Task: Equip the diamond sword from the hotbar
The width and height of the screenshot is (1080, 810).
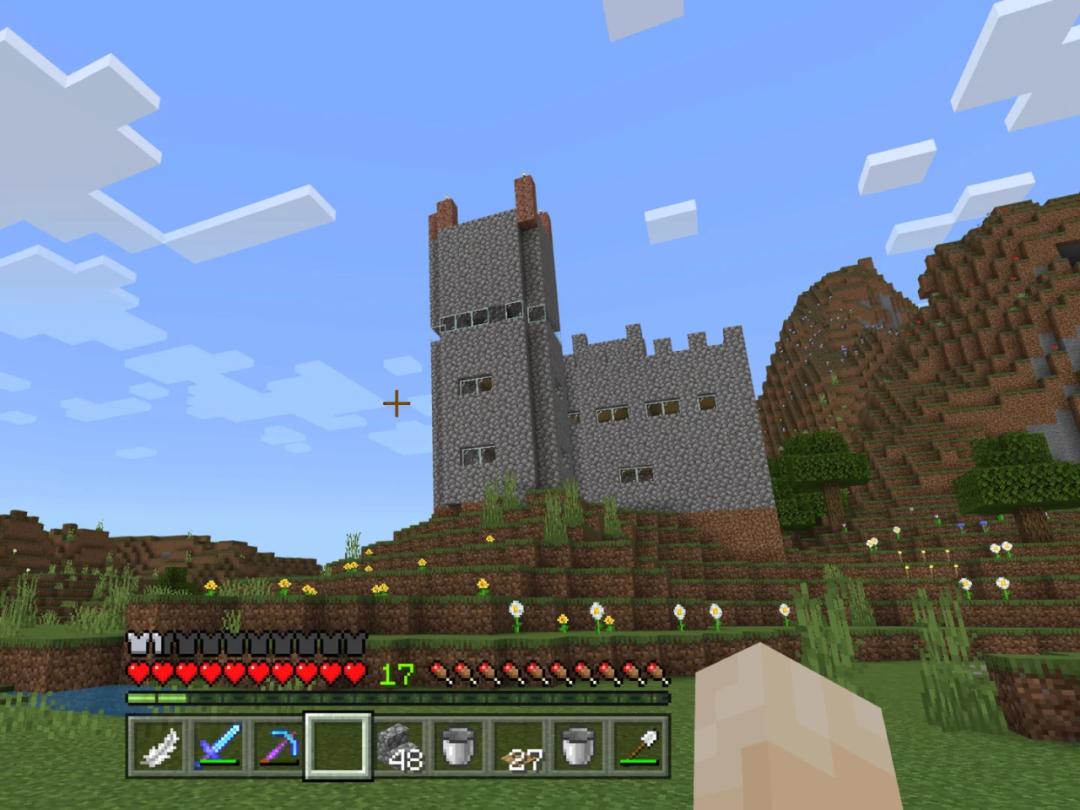Action: [x=218, y=747]
